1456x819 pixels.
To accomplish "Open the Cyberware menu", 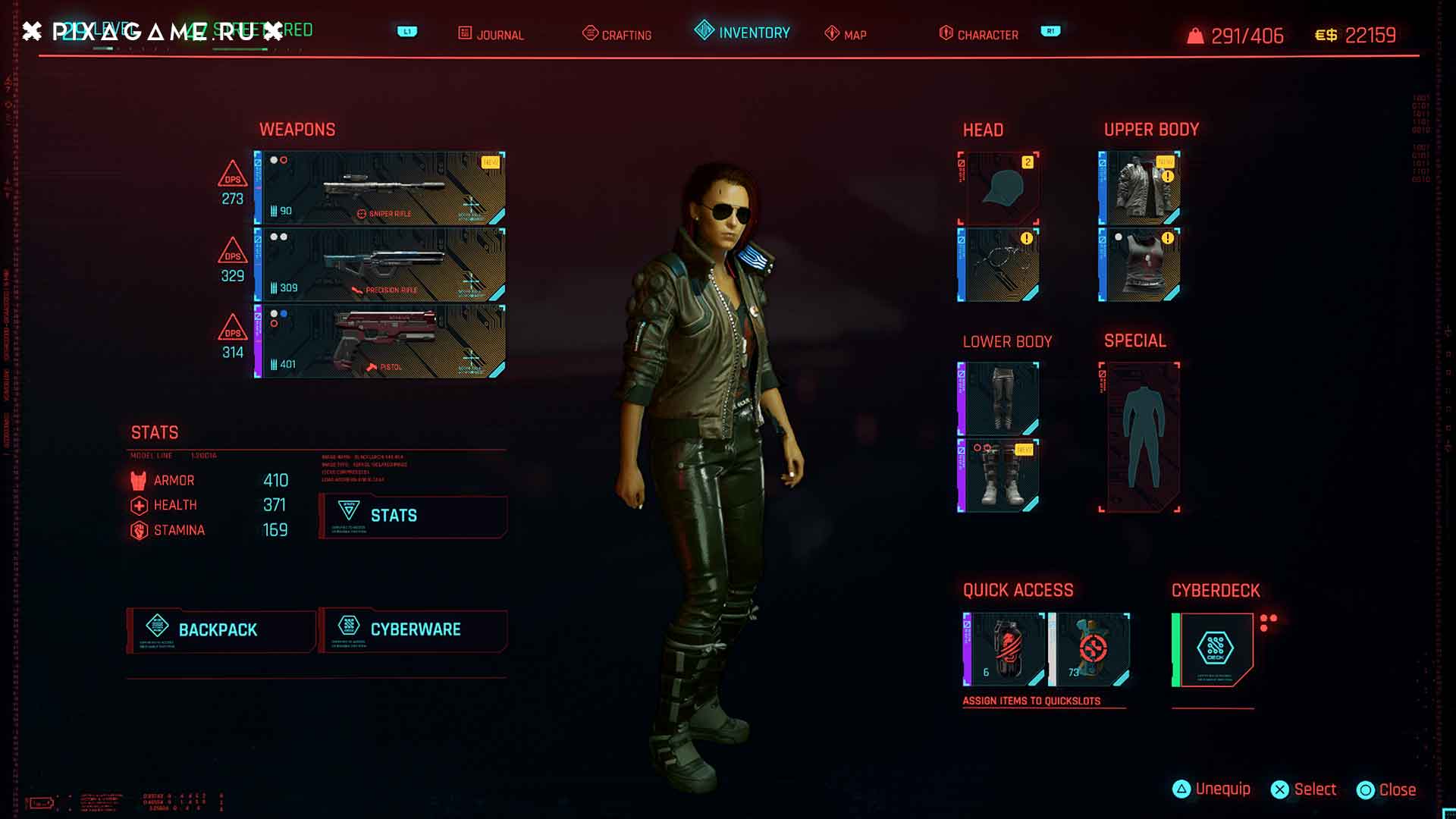I will click(x=413, y=629).
